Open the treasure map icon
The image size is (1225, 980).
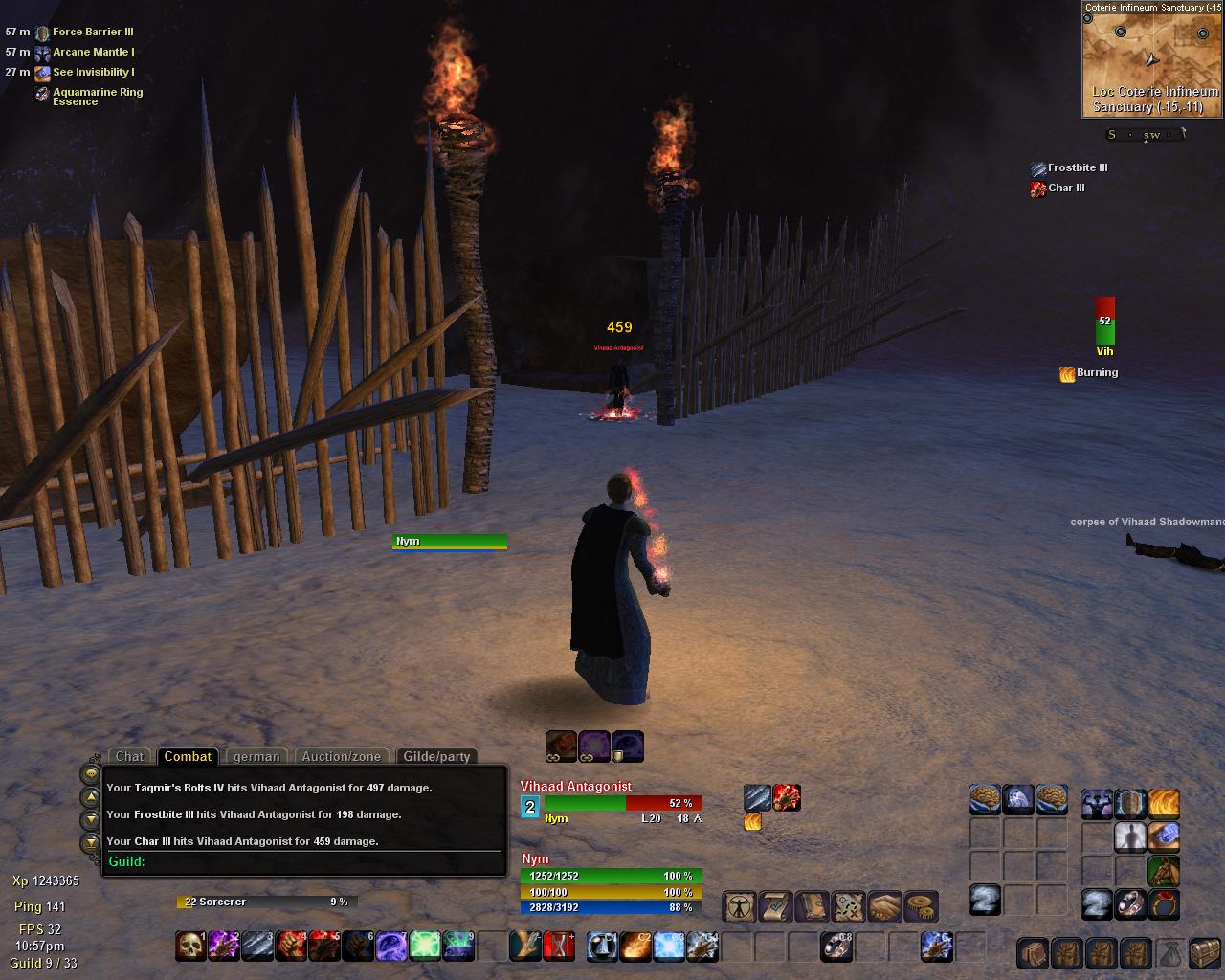pyautogui.click(x=848, y=905)
